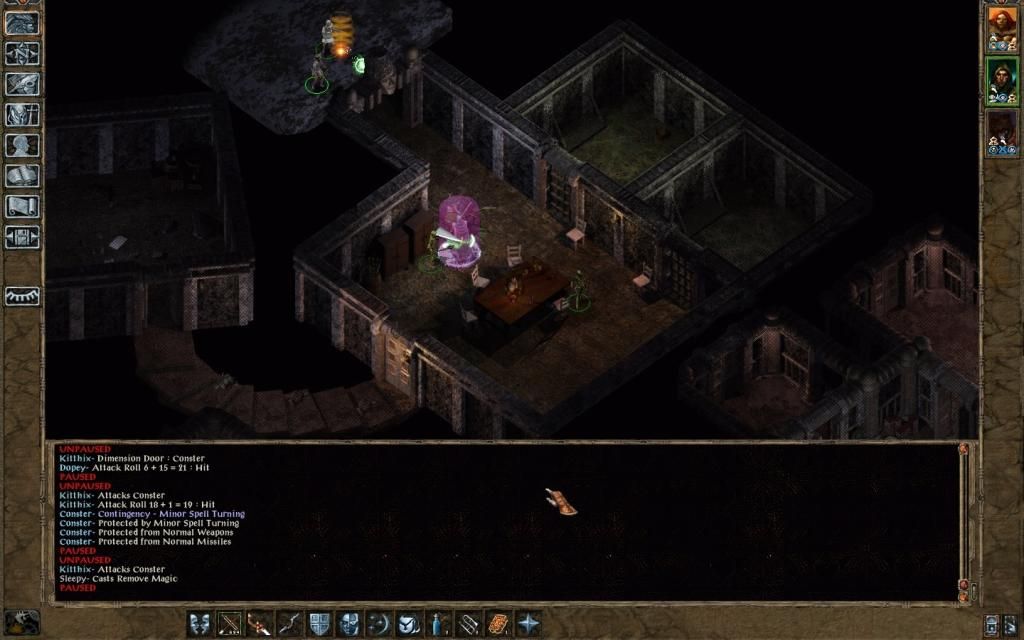The width and height of the screenshot is (1024, 640).
Task: Click the closed-eye rest button
Action: [22, 297]
